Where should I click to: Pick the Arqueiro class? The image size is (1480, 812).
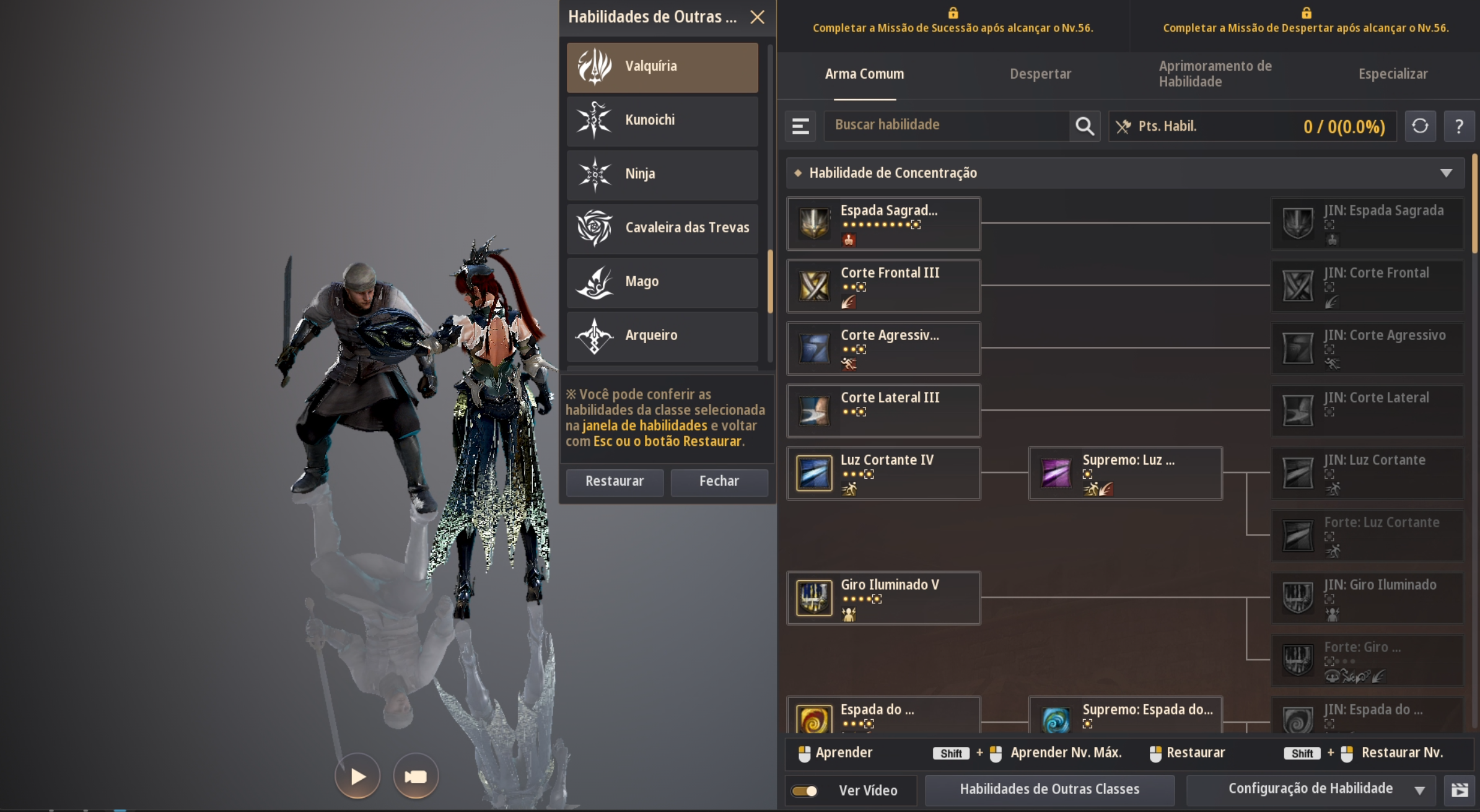pyautogui.click(x=662, y=336)
